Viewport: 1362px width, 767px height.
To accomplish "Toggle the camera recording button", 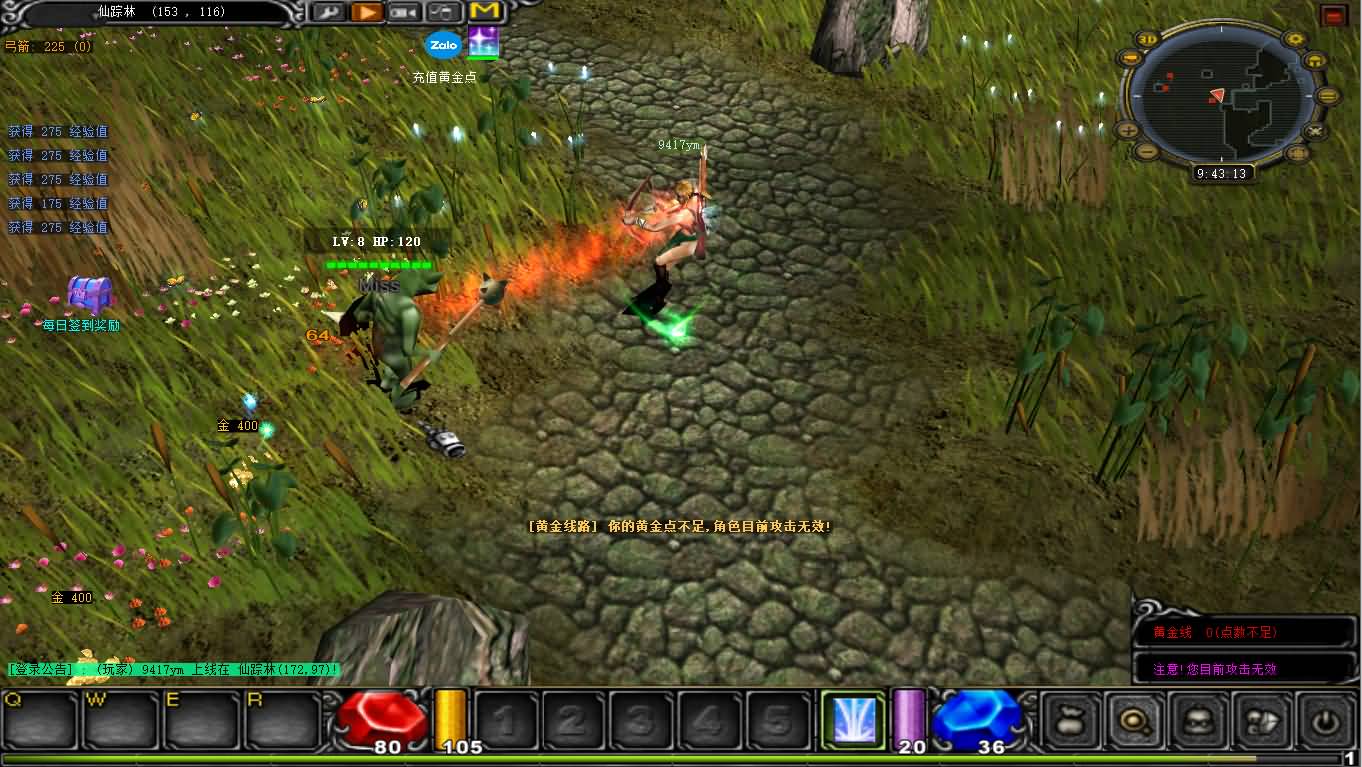I will [404, 12].
